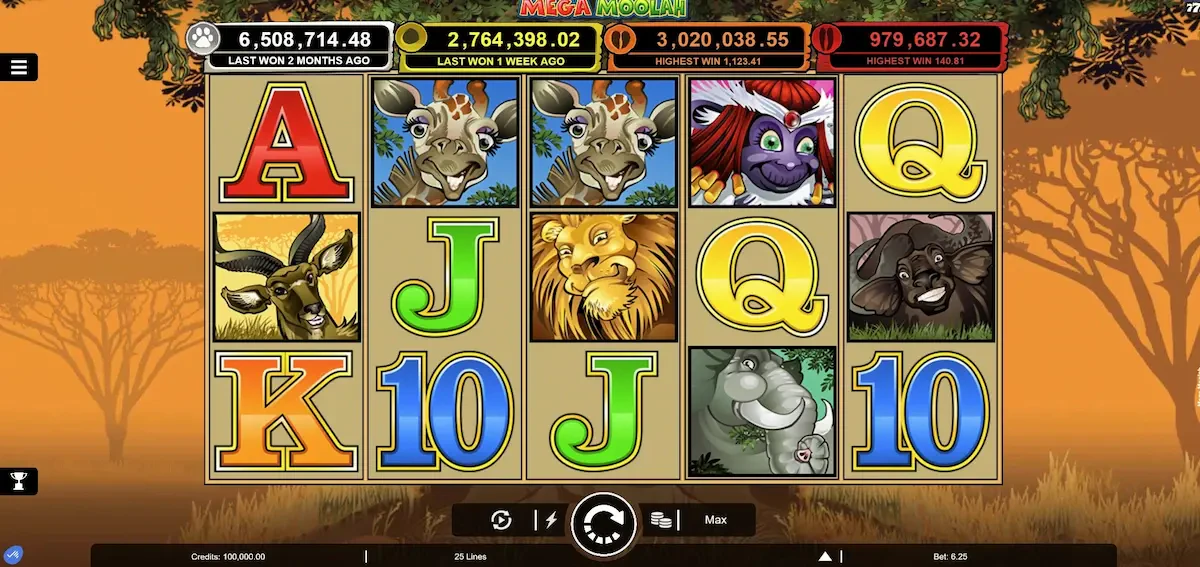The width and height of the screenshot is (1200, 567).
Task: Click the blue checkmark badge icon
Action: click(14, 555)
